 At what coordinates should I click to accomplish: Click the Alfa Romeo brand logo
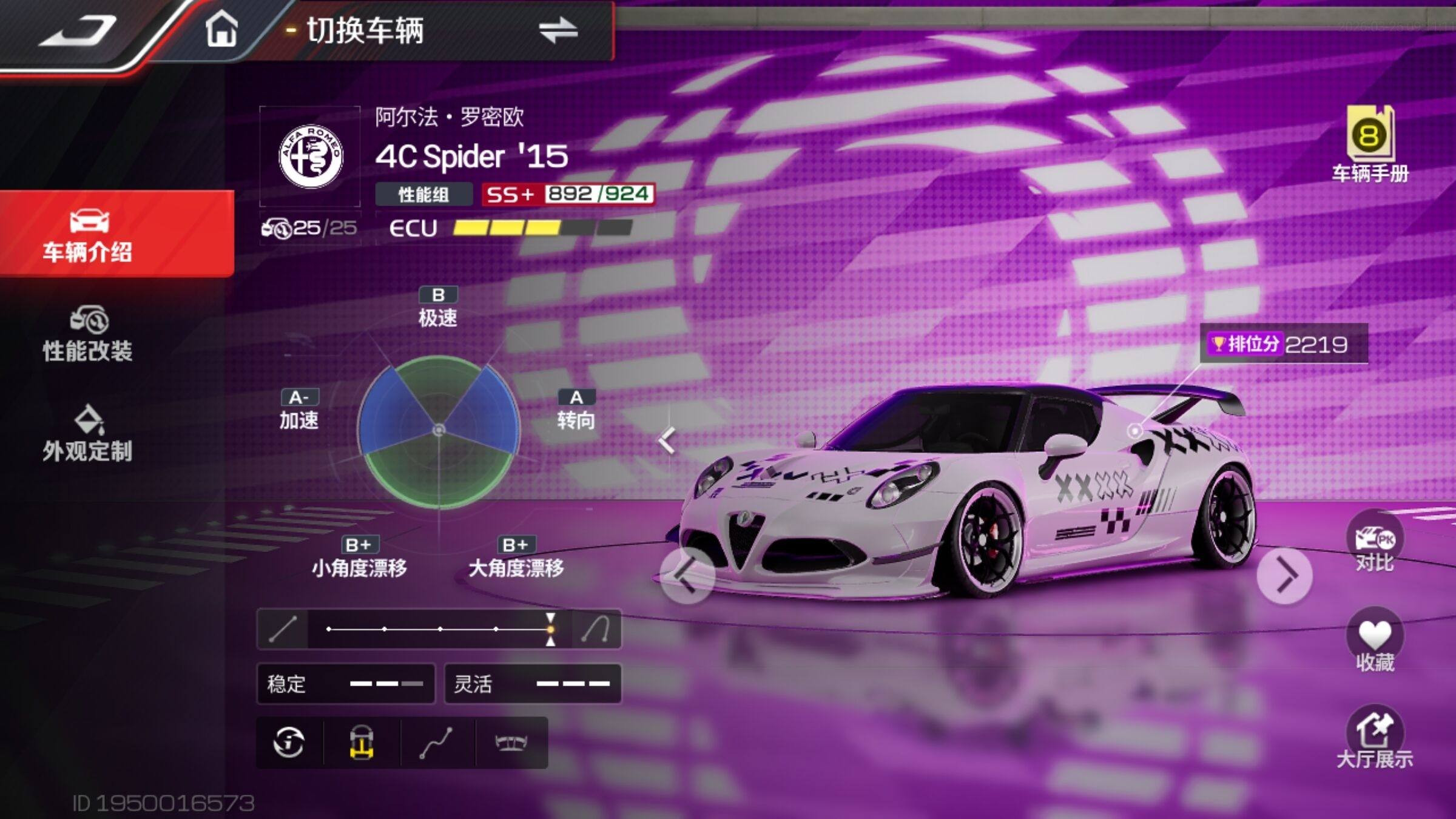pos(311,157)
